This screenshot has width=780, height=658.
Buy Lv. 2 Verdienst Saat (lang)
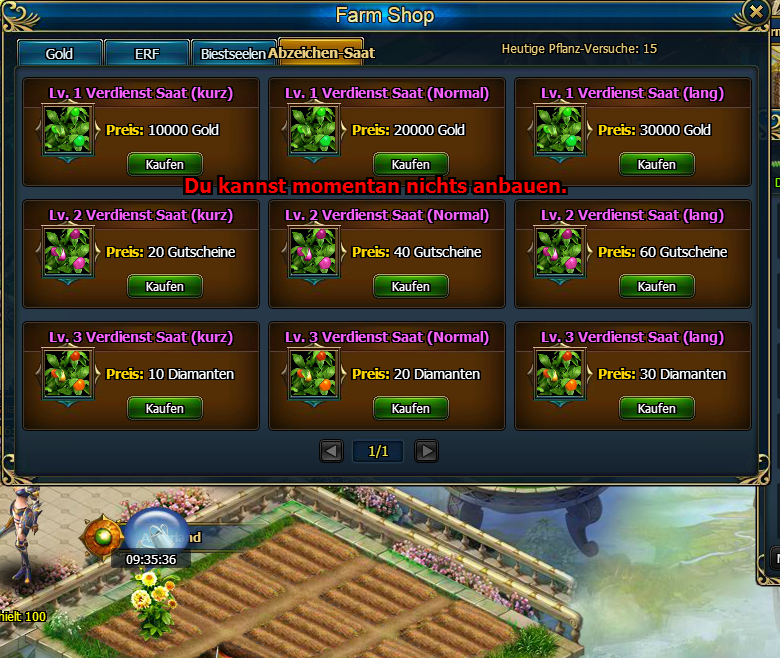click(657, 286)
